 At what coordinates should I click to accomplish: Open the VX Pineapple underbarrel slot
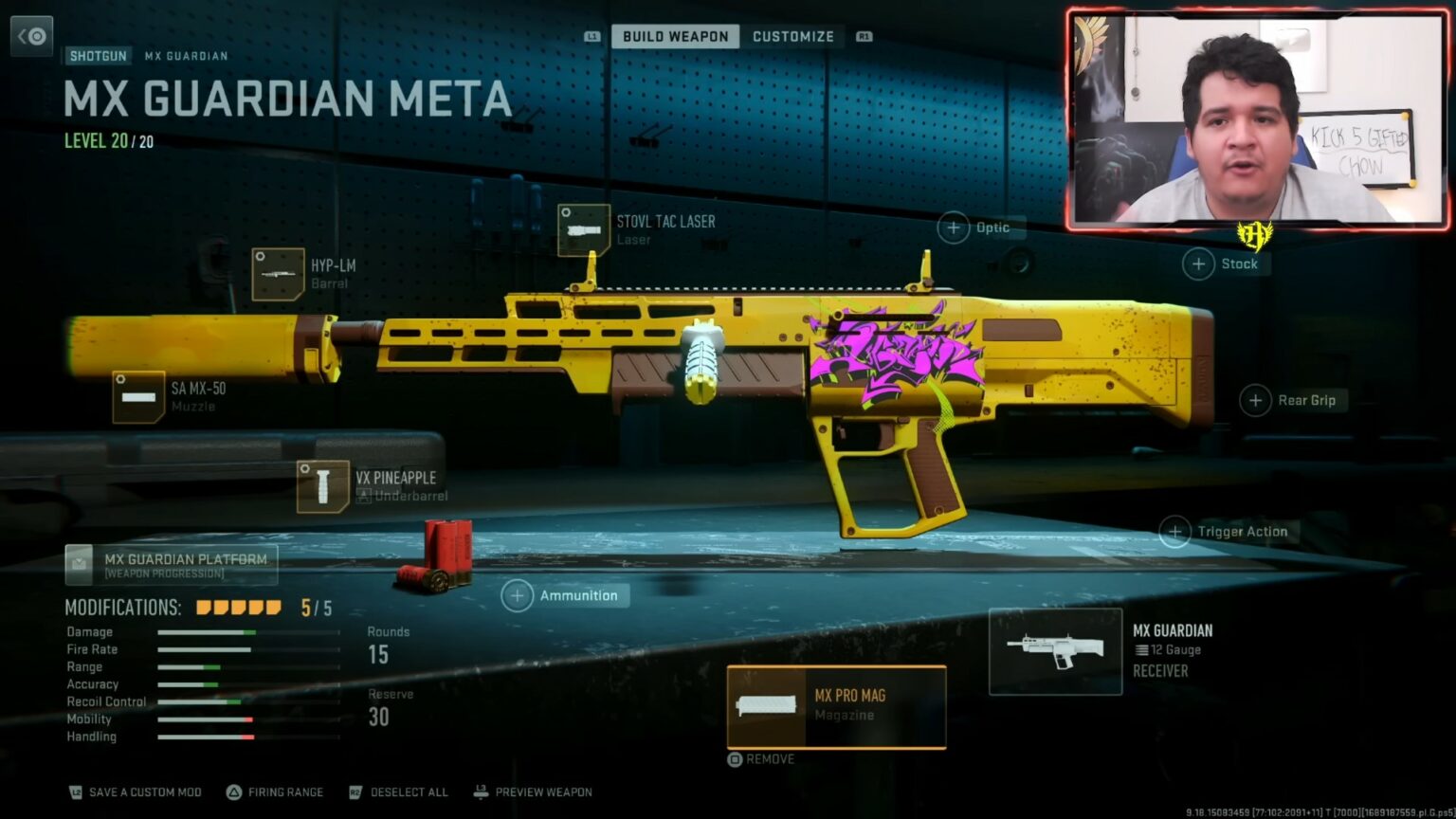(323, 486)
